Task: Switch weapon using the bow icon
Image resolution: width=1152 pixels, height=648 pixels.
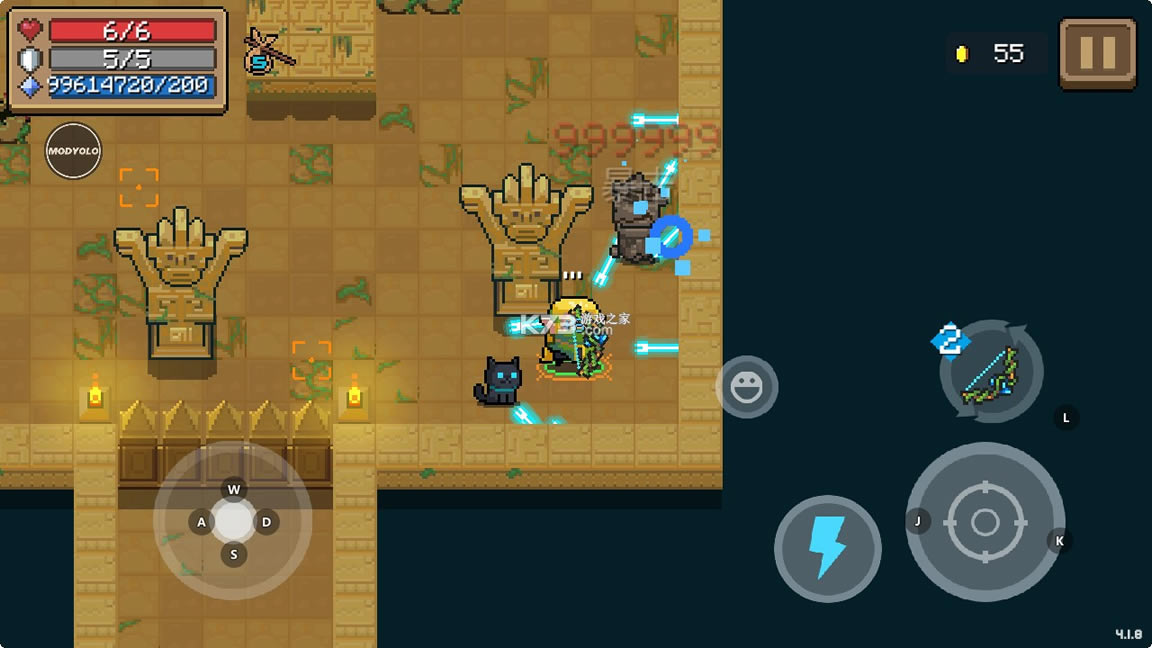Action: (990, 372)
